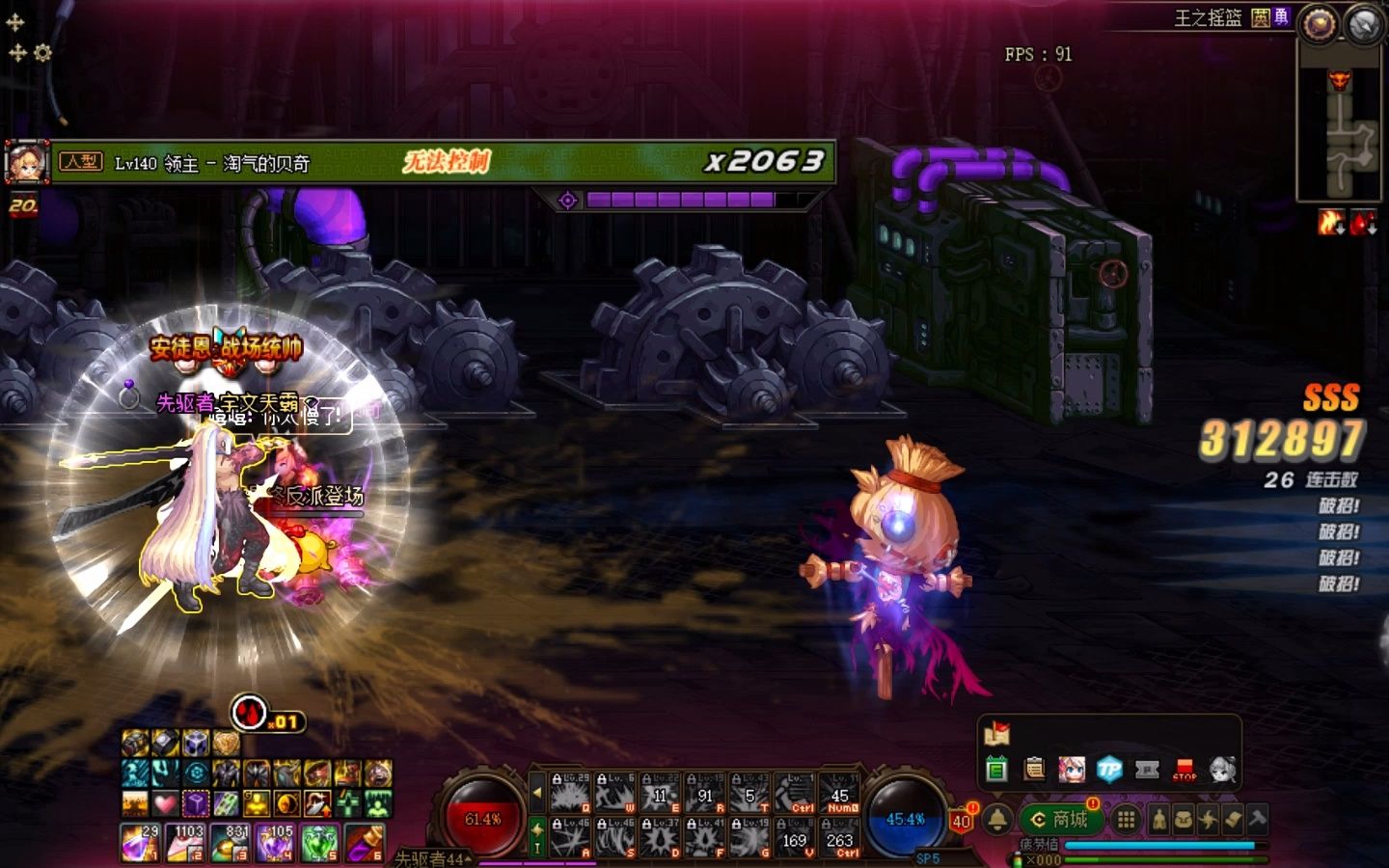
Task: Click the notification bell button
Action: pyautogui.click(x=997, y=820)
